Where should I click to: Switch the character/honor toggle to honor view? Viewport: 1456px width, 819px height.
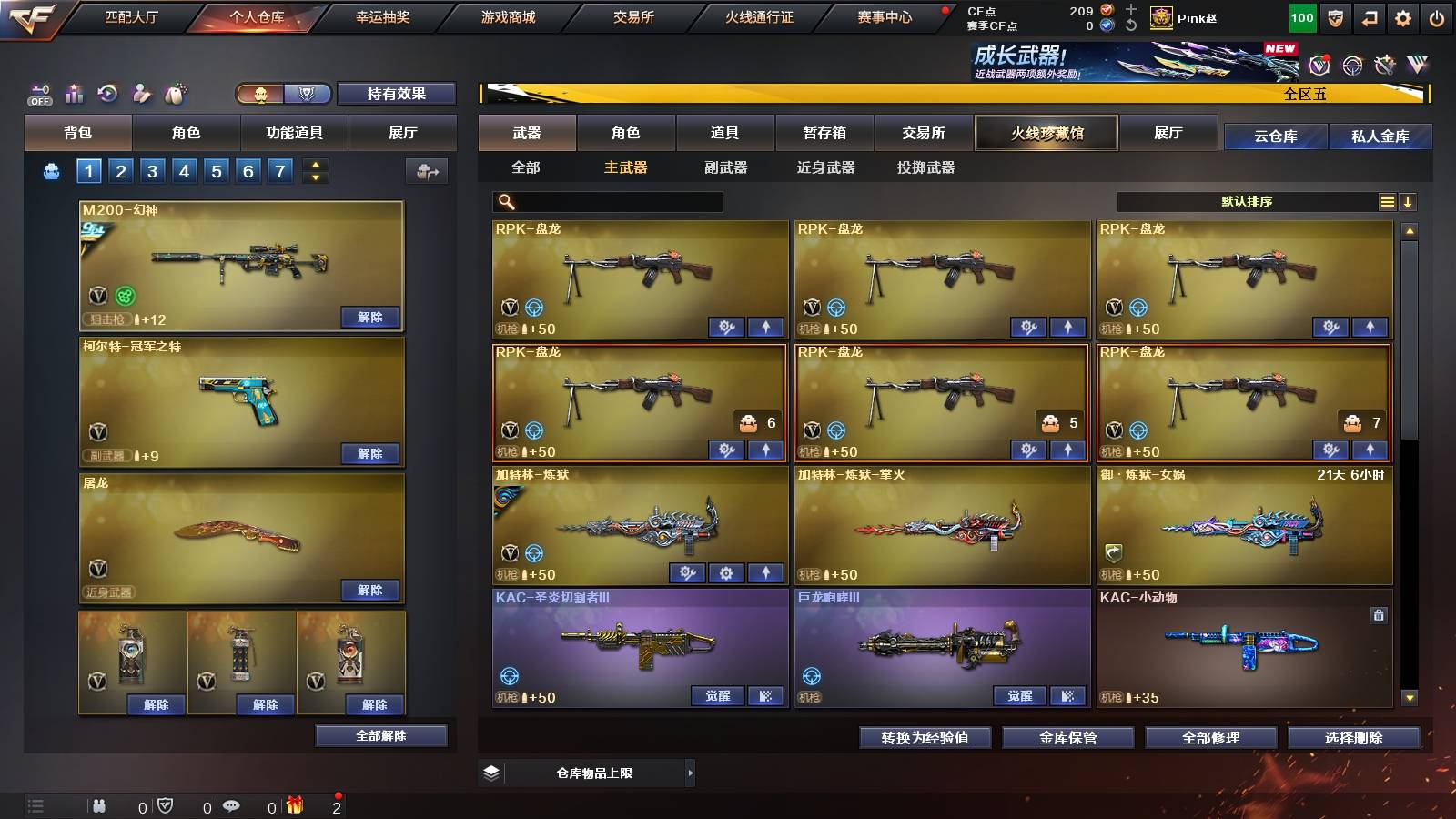tap(308, 94)
